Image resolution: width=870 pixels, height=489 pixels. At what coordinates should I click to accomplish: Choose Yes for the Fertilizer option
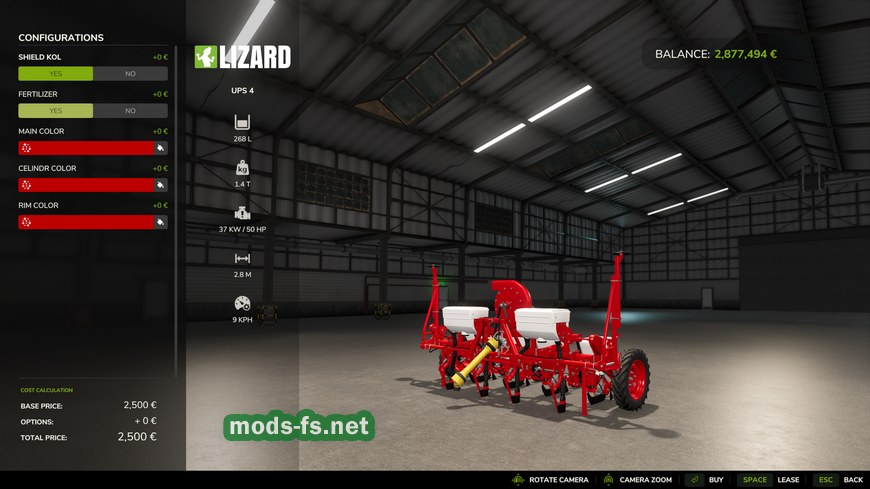55,111
